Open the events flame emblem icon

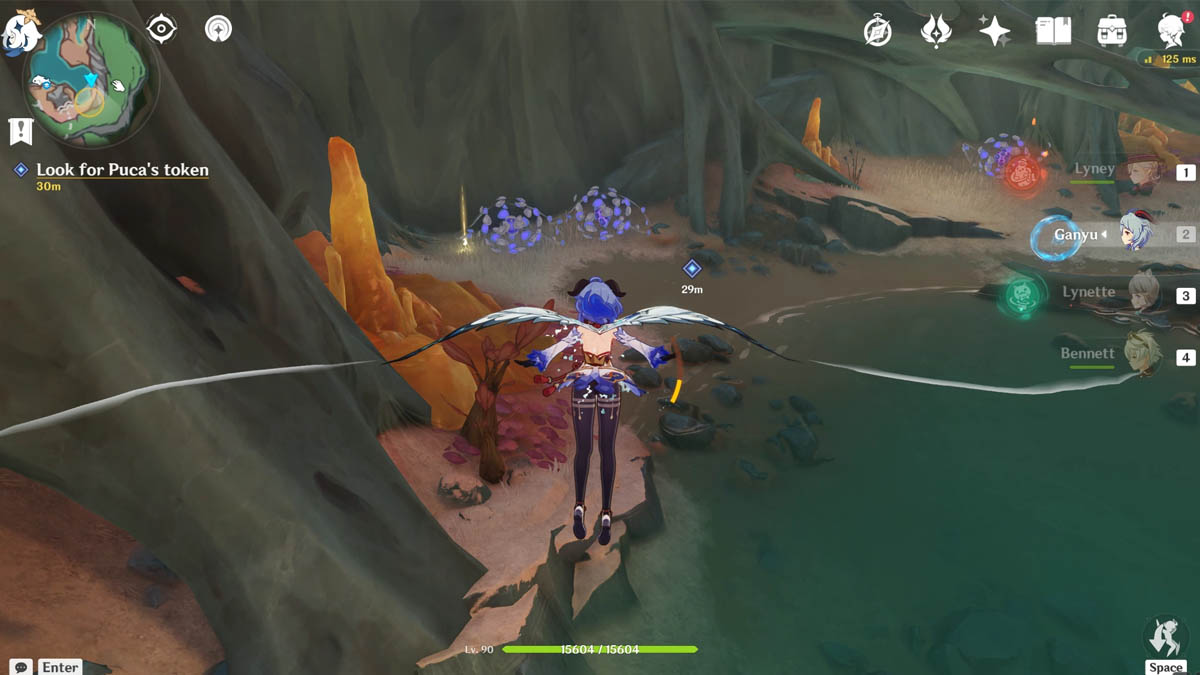pos(936,32)
